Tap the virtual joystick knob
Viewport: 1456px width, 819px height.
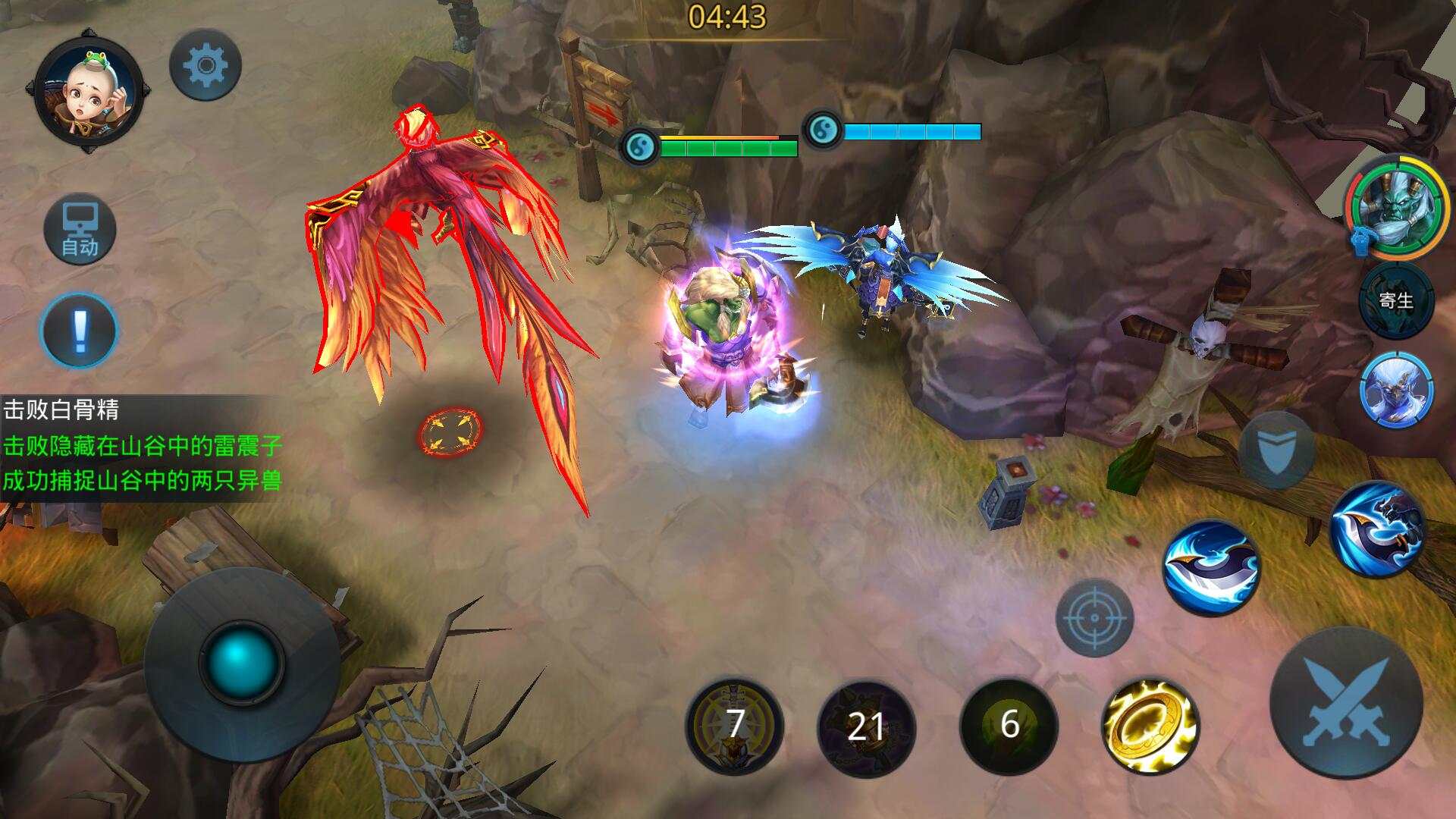tap(241, 660)
